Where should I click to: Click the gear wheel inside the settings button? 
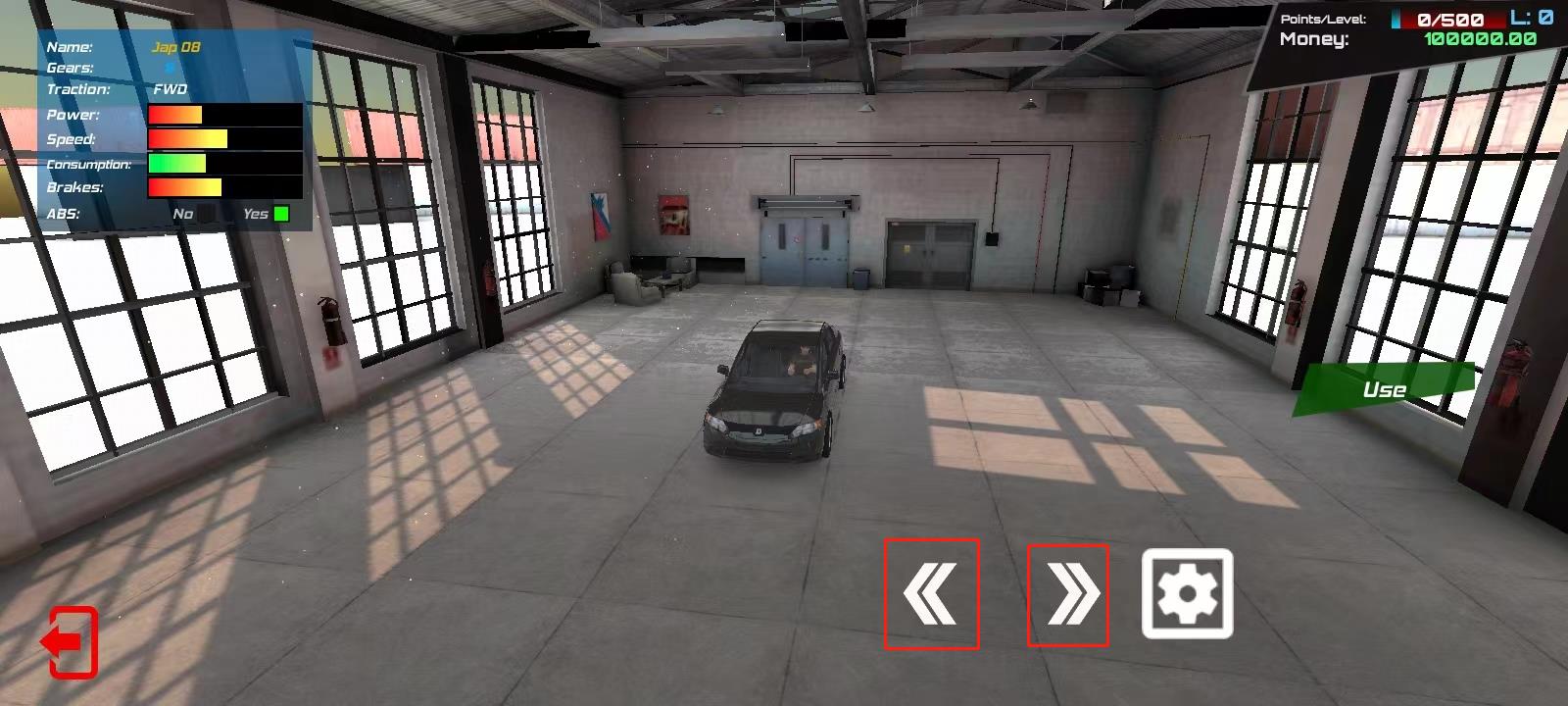coord(1186,593)
